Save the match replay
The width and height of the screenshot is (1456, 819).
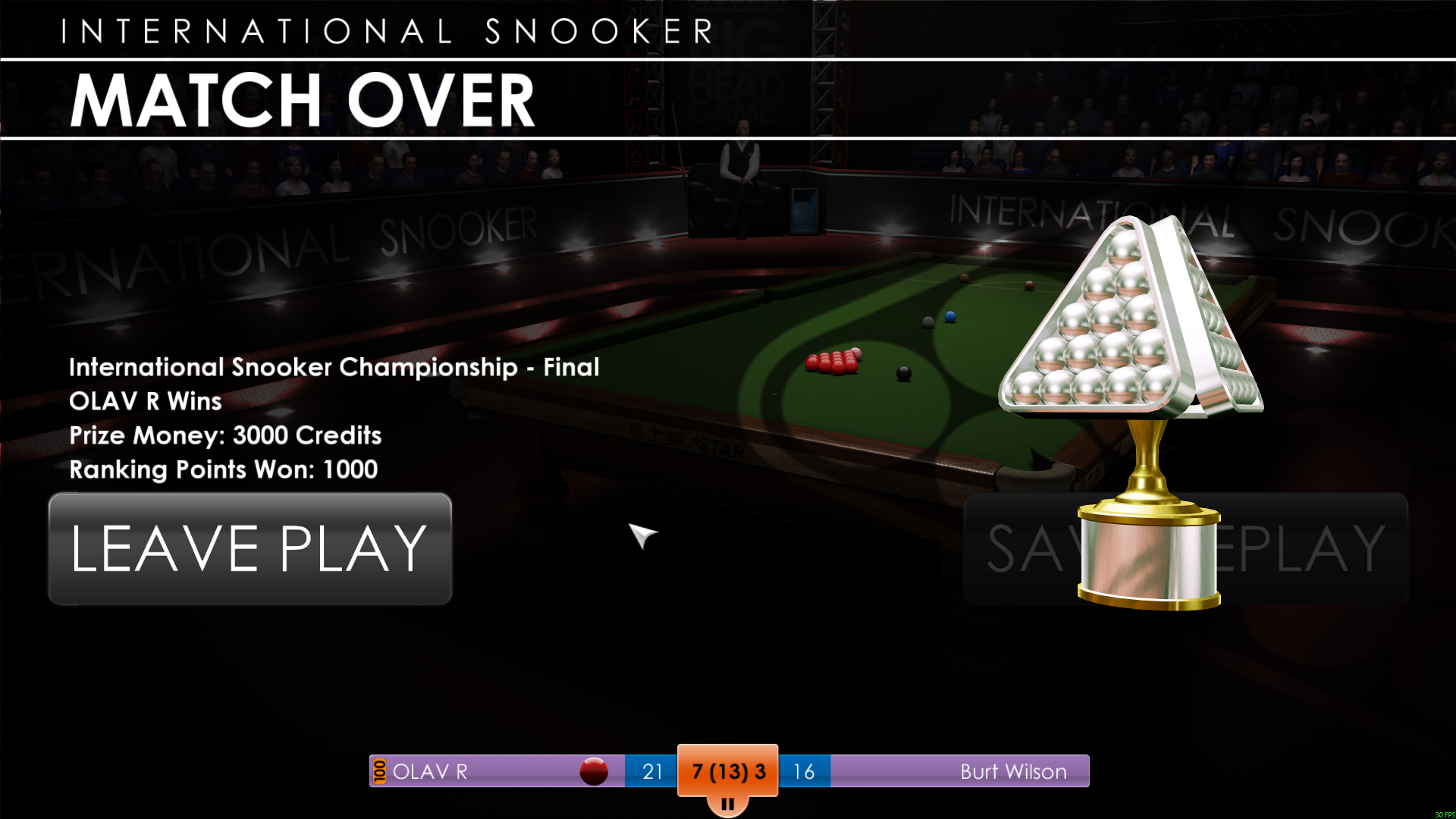(x=1312, y=549)
